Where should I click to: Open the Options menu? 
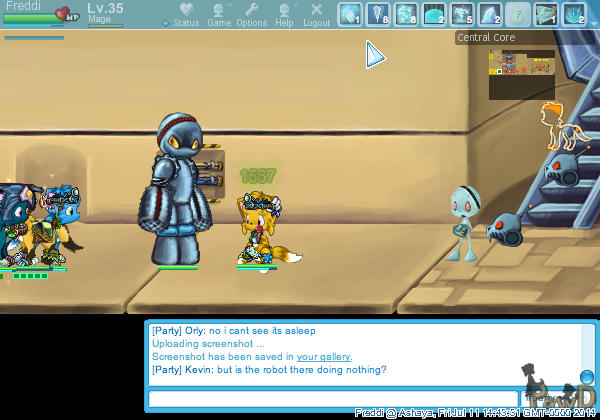click(x=251, y=14)
